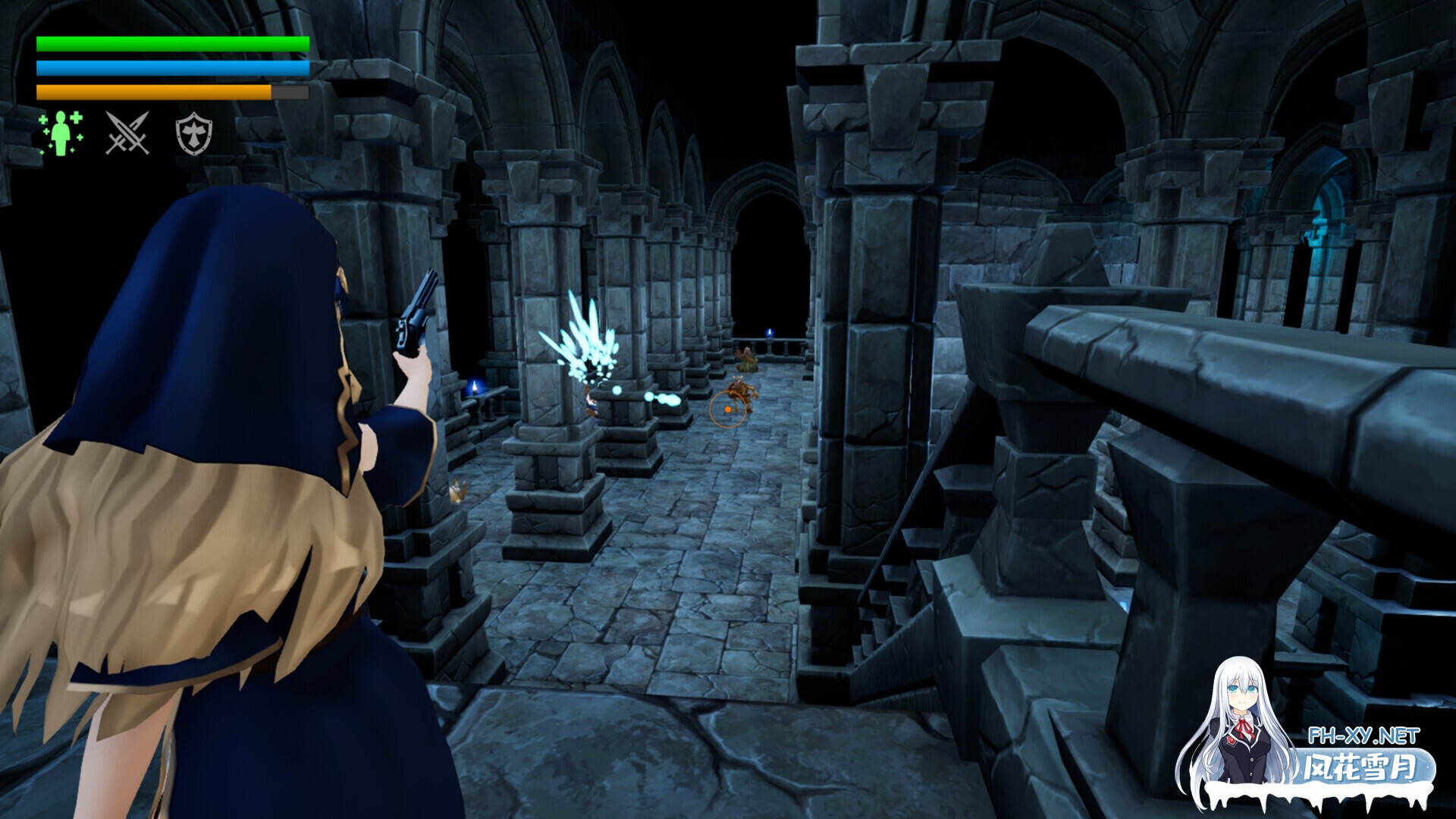Click the gap between health and mana bars
This screenshot has height=819, width=1456.
coord(152,56)
